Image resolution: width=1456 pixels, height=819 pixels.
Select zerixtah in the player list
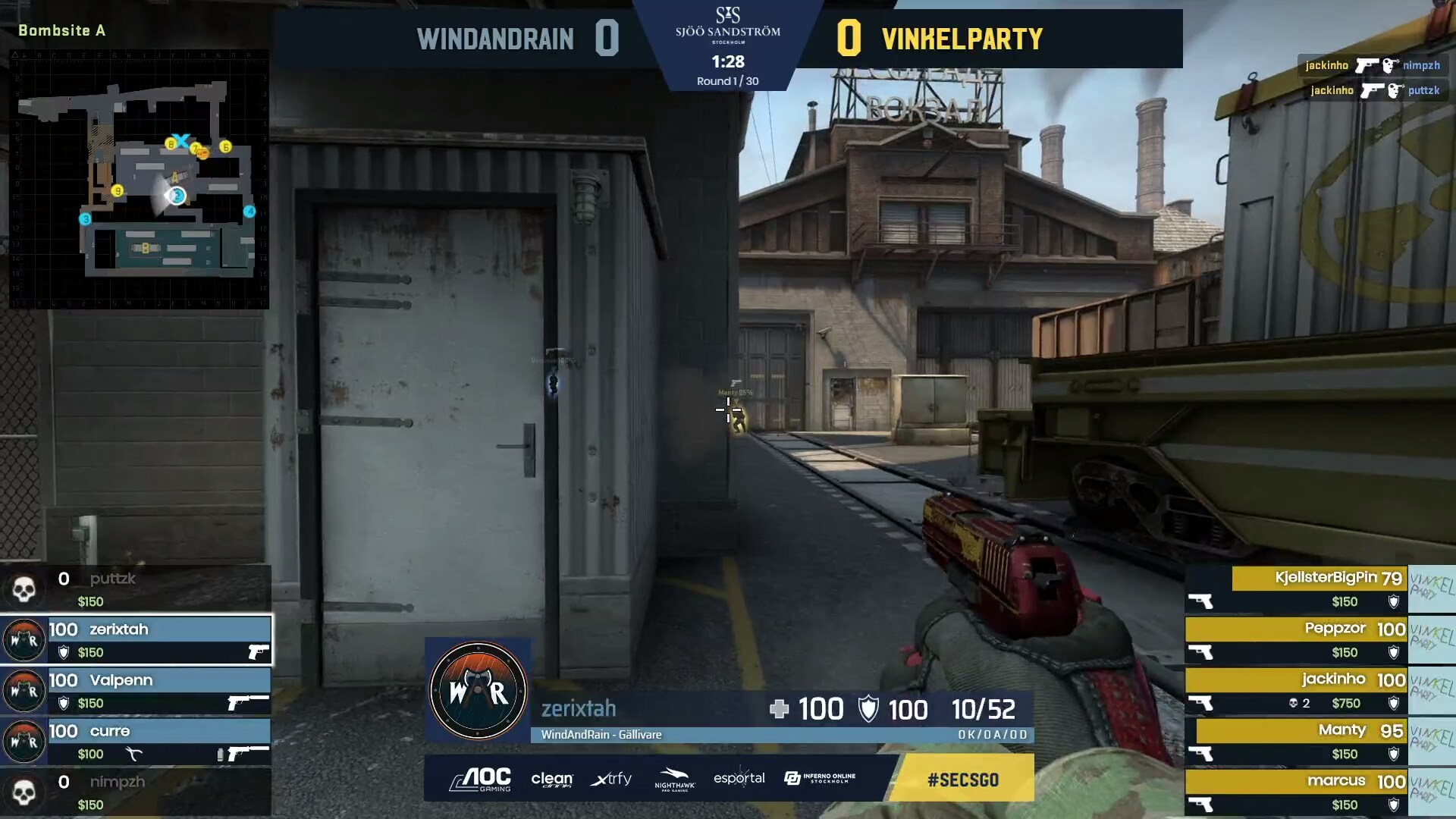click(x=136, y=640)
